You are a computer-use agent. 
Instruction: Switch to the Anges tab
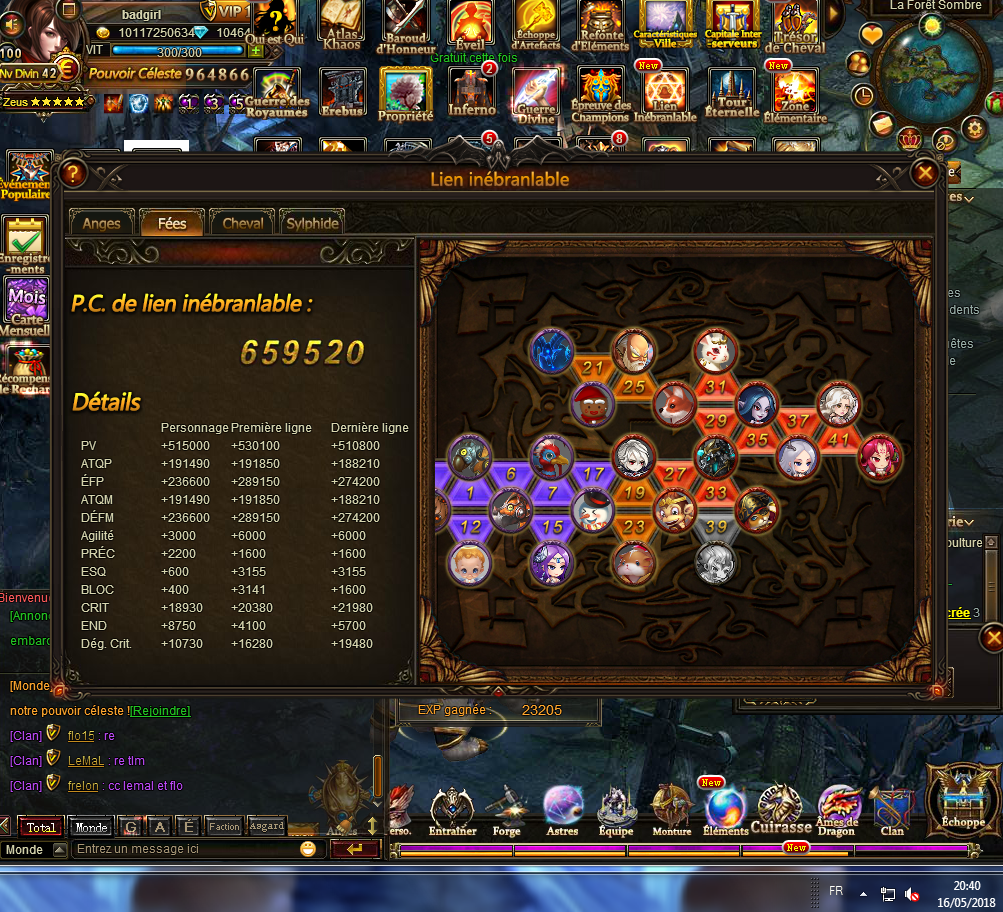[x=101, y=223]
